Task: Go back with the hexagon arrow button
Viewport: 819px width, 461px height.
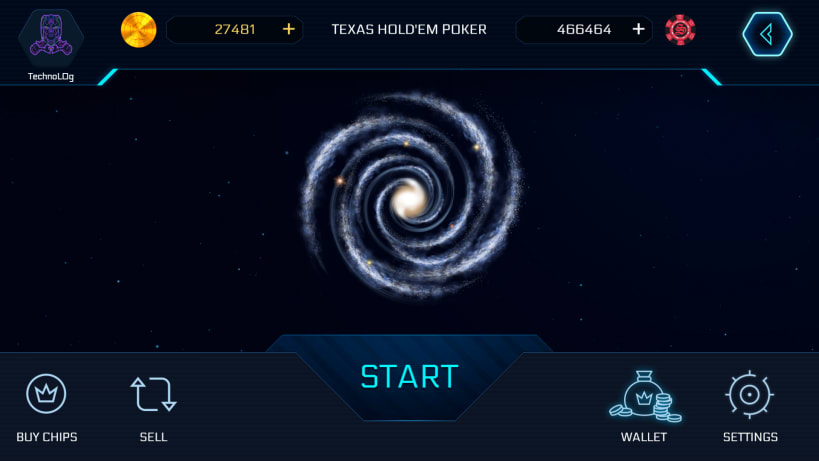Action: coord(767,34)
